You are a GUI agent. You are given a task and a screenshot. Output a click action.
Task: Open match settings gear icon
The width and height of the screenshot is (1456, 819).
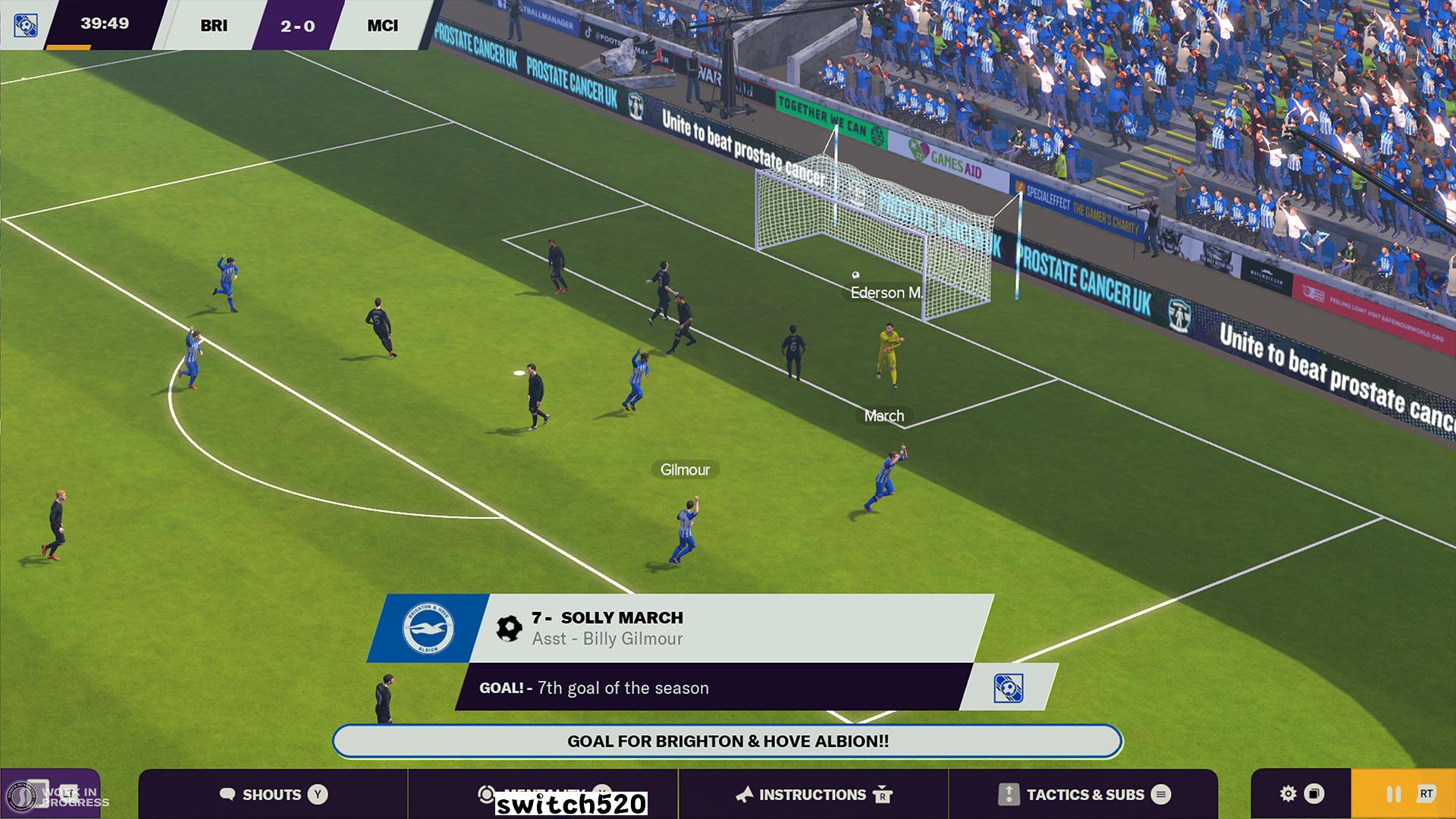[1288, 794]
